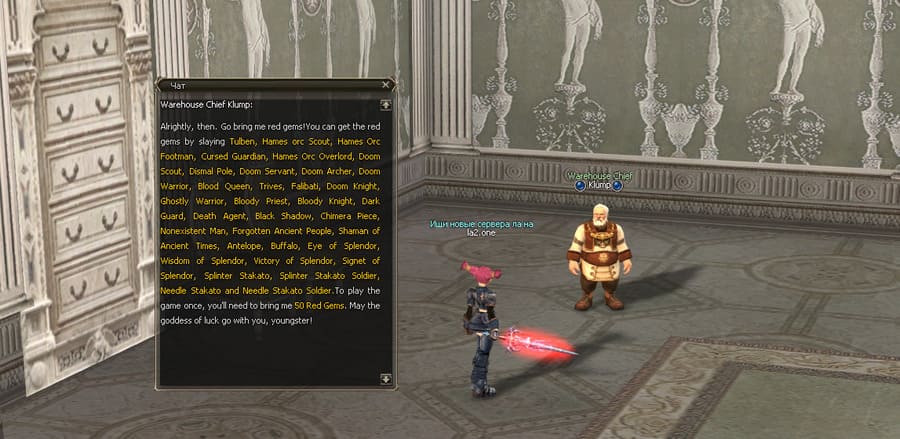
Task: Close the Warehouse Chief Klump dialogue window
Action: [387, 85]
